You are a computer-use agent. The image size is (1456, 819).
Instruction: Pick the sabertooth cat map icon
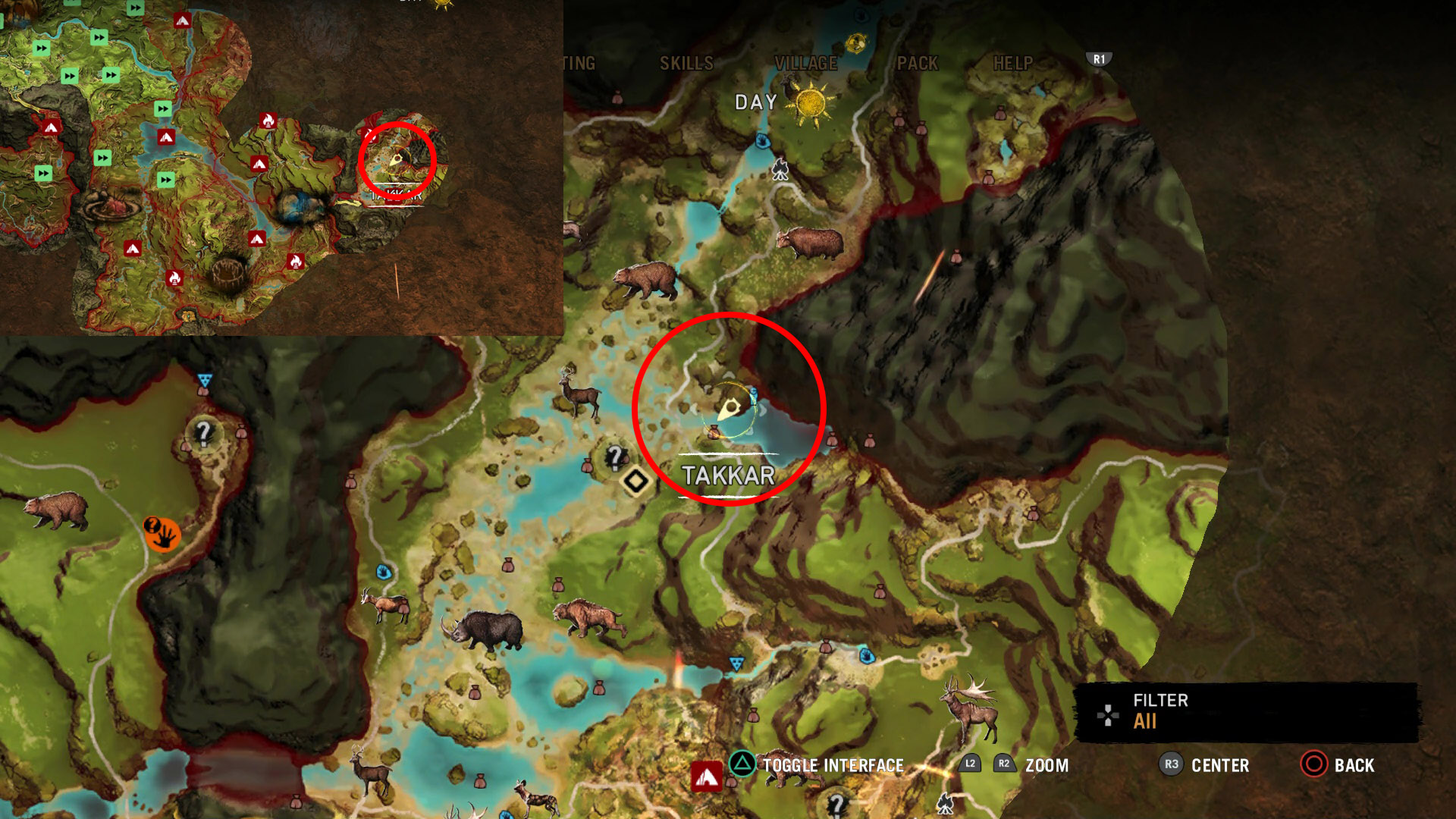pyautogui.click(x=588, y=617)
